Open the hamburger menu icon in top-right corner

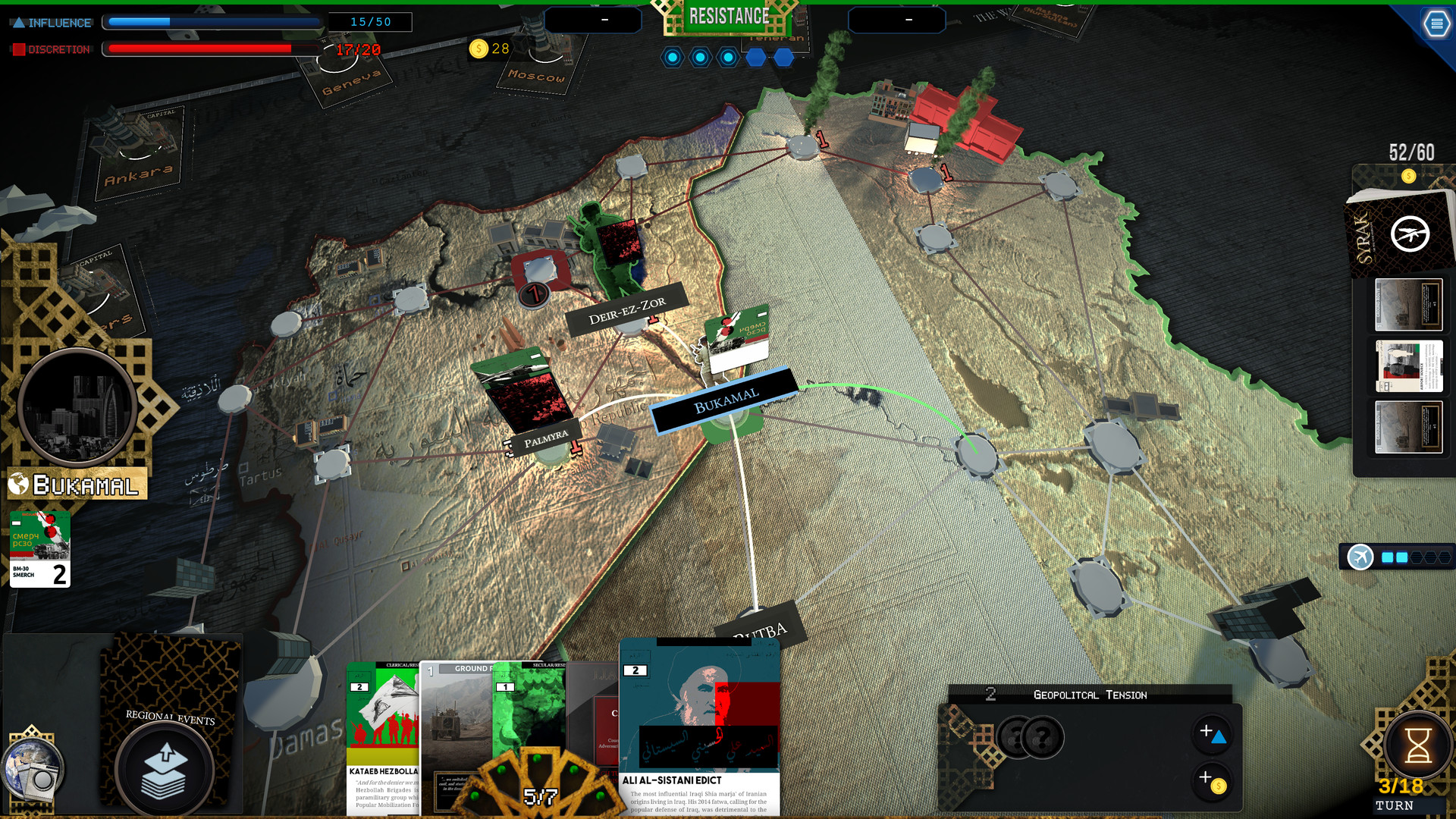[x=1436, y=24]
